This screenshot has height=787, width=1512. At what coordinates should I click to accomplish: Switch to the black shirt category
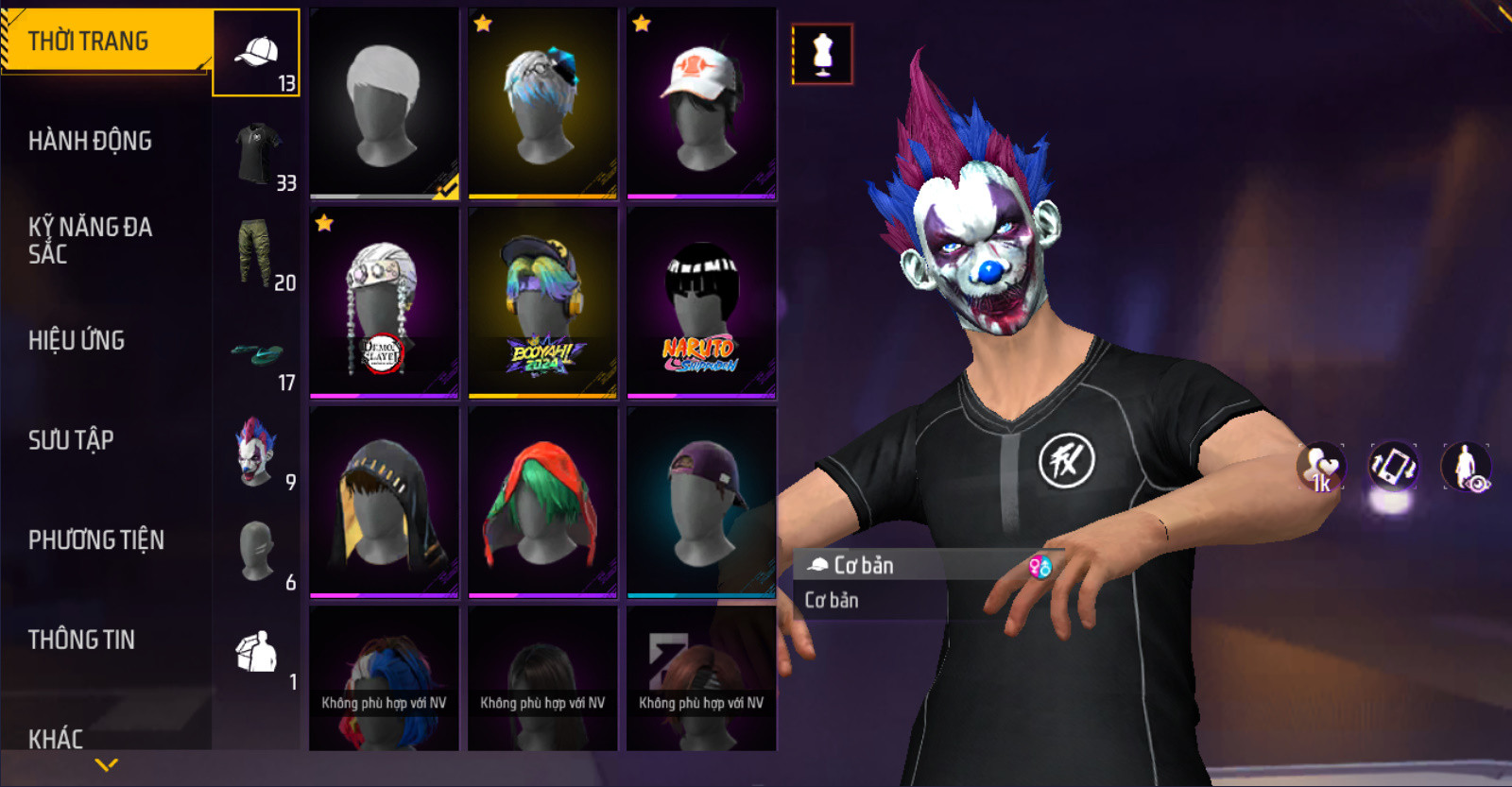[256, 153]
